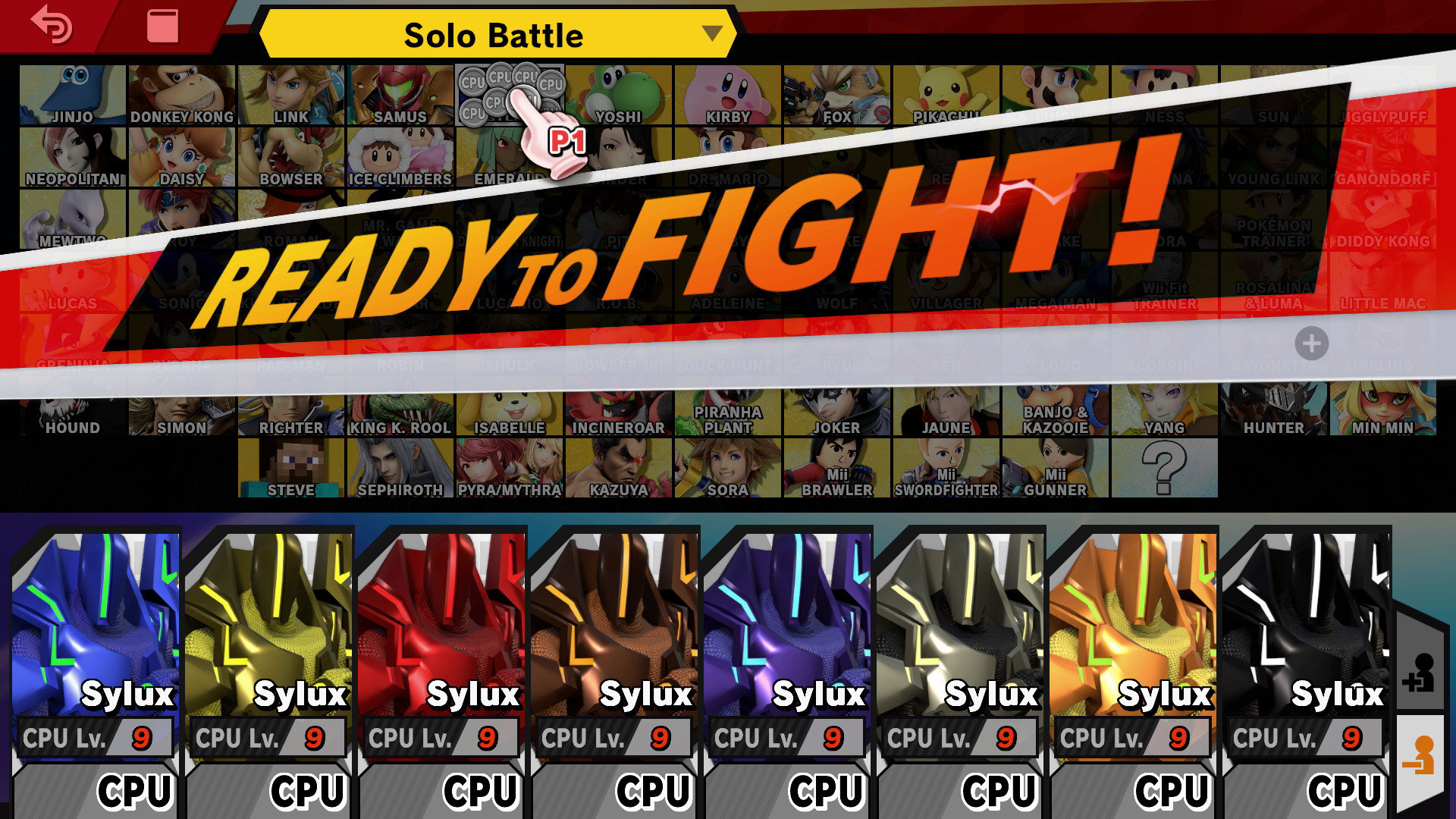This screenshot has width=1456, height=819.
Task: Open the rules notebook icon at top
Action: pos(162,27)
